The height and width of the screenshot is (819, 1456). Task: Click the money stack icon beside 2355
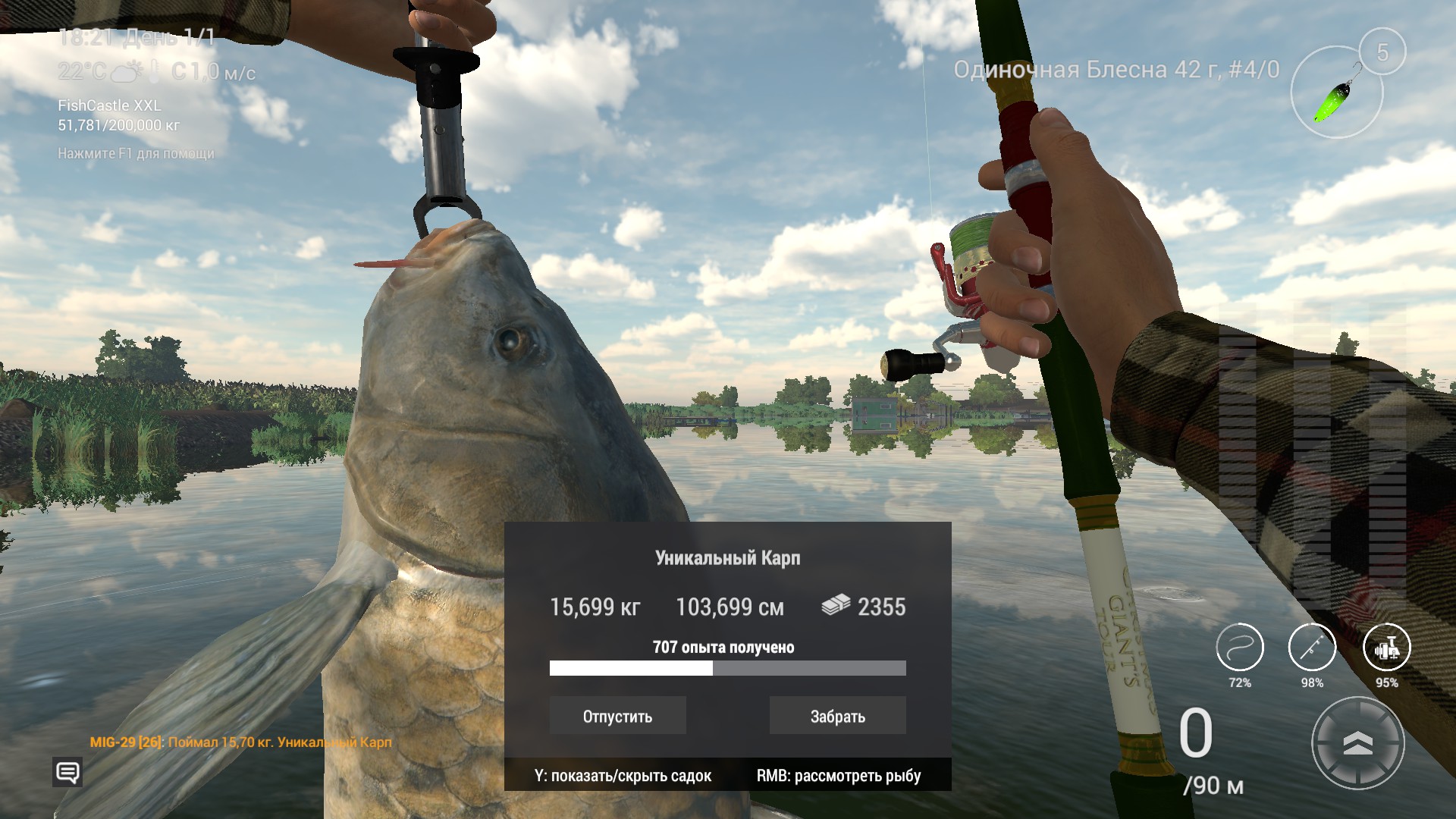836,607
